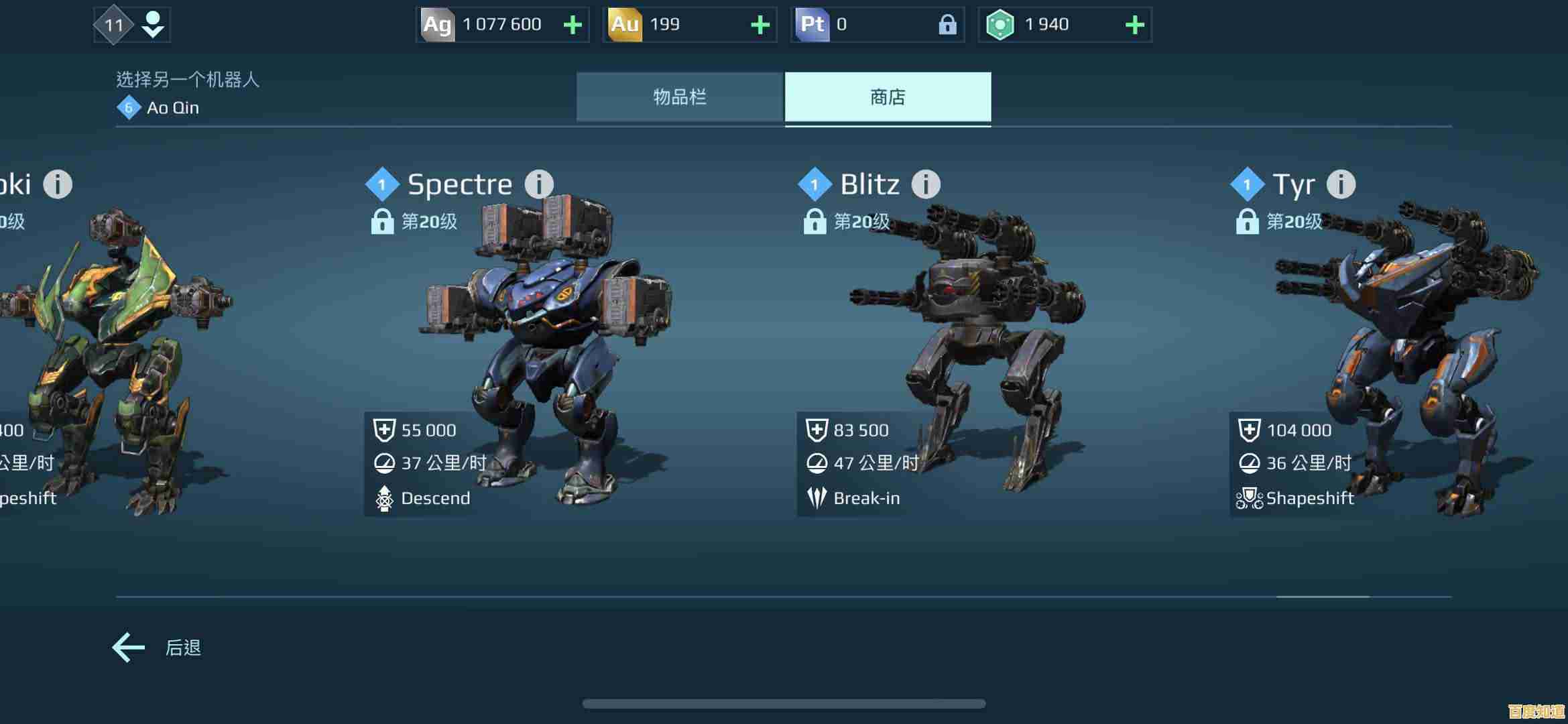
Task: Open Spectre's info panel
Action: tap(538, 184)
